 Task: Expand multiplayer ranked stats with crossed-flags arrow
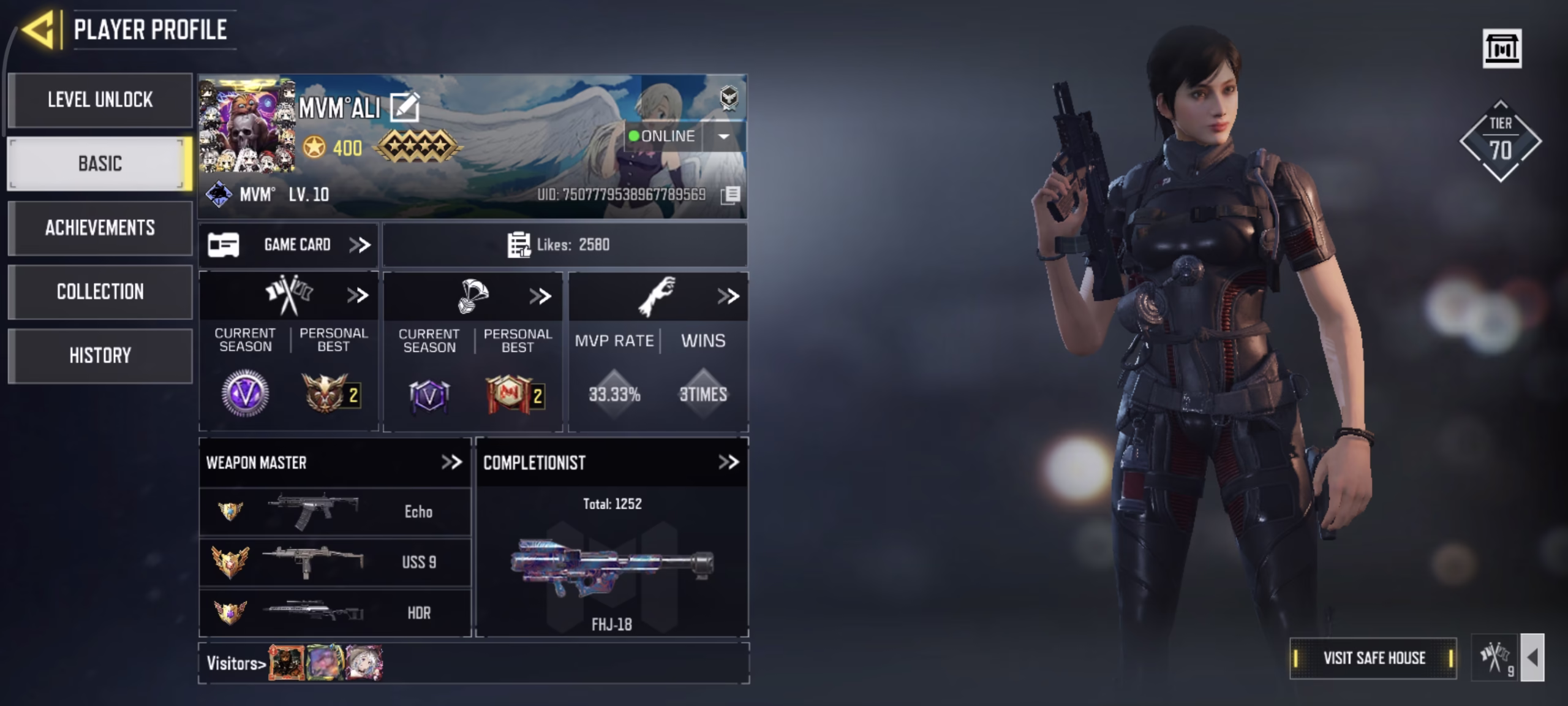point(358,296)
